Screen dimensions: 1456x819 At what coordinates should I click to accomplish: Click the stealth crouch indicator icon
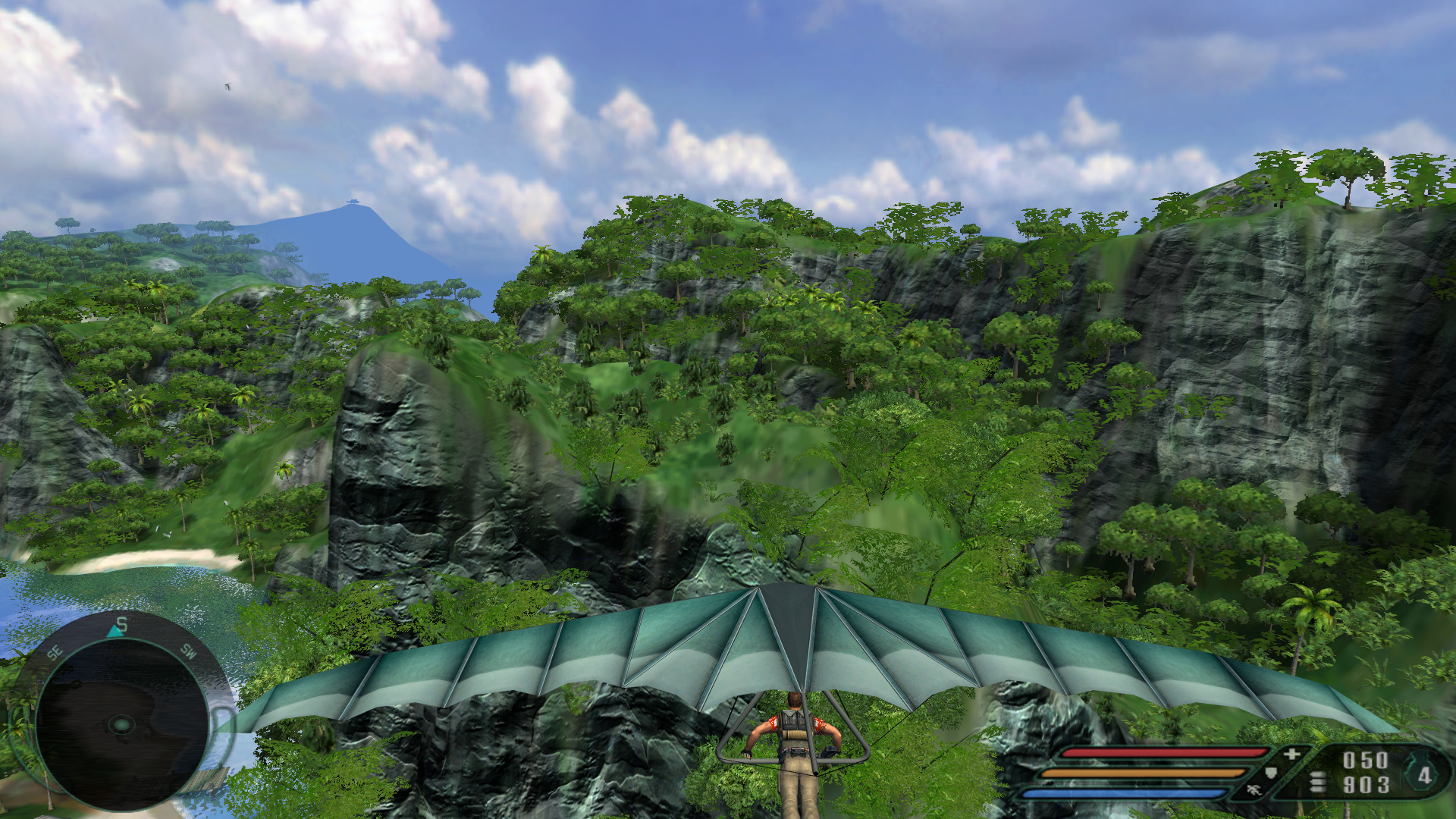point(1254,790)
